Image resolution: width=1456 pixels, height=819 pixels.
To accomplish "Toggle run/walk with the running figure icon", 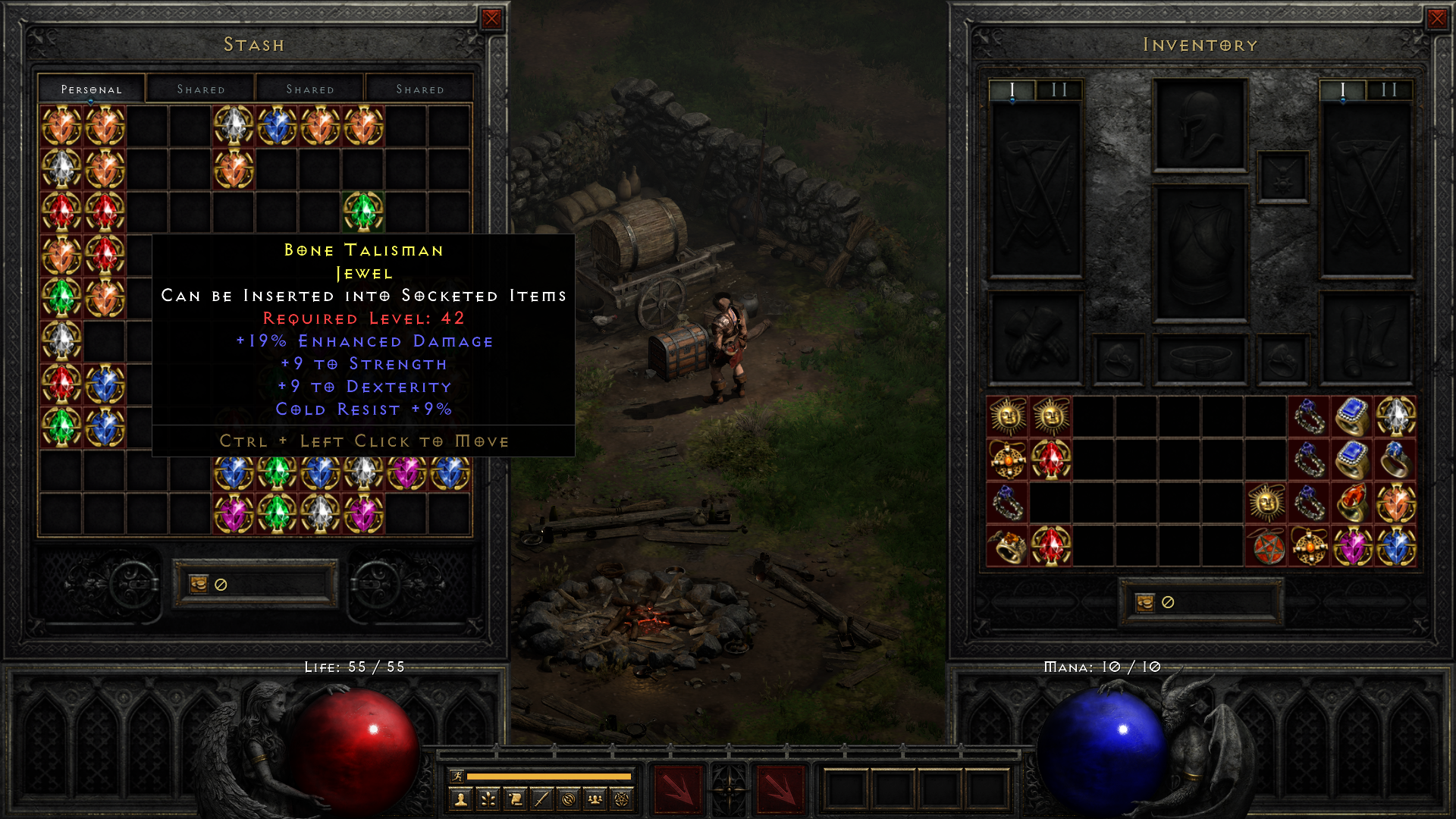I will 457,776.
